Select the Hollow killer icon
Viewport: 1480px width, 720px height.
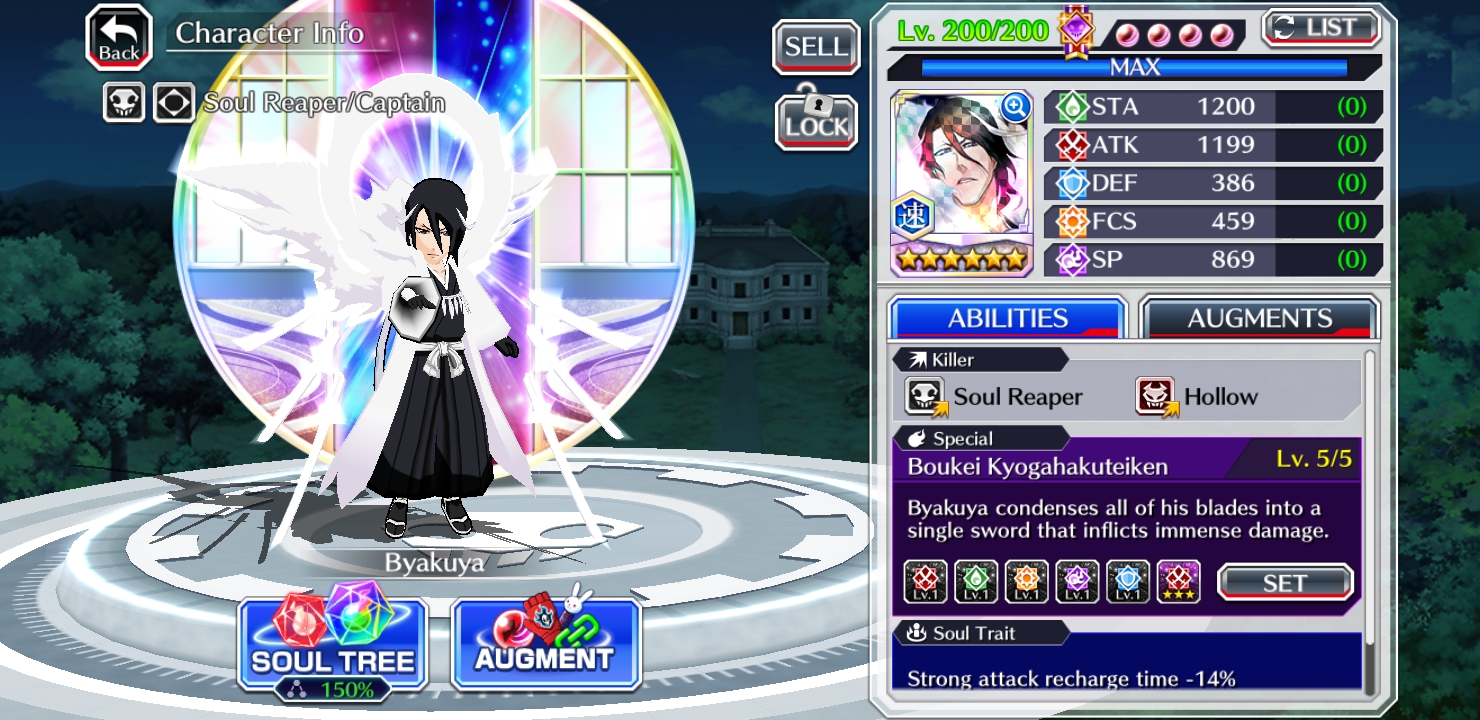point(1155,396)
